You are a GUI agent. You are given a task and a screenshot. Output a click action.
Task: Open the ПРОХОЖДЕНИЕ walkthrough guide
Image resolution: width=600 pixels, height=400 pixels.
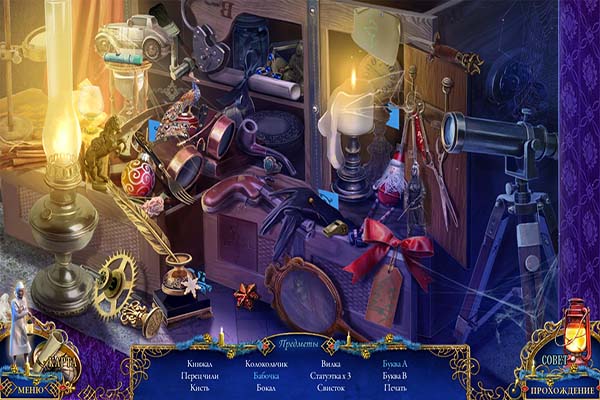tap(561, 389)
